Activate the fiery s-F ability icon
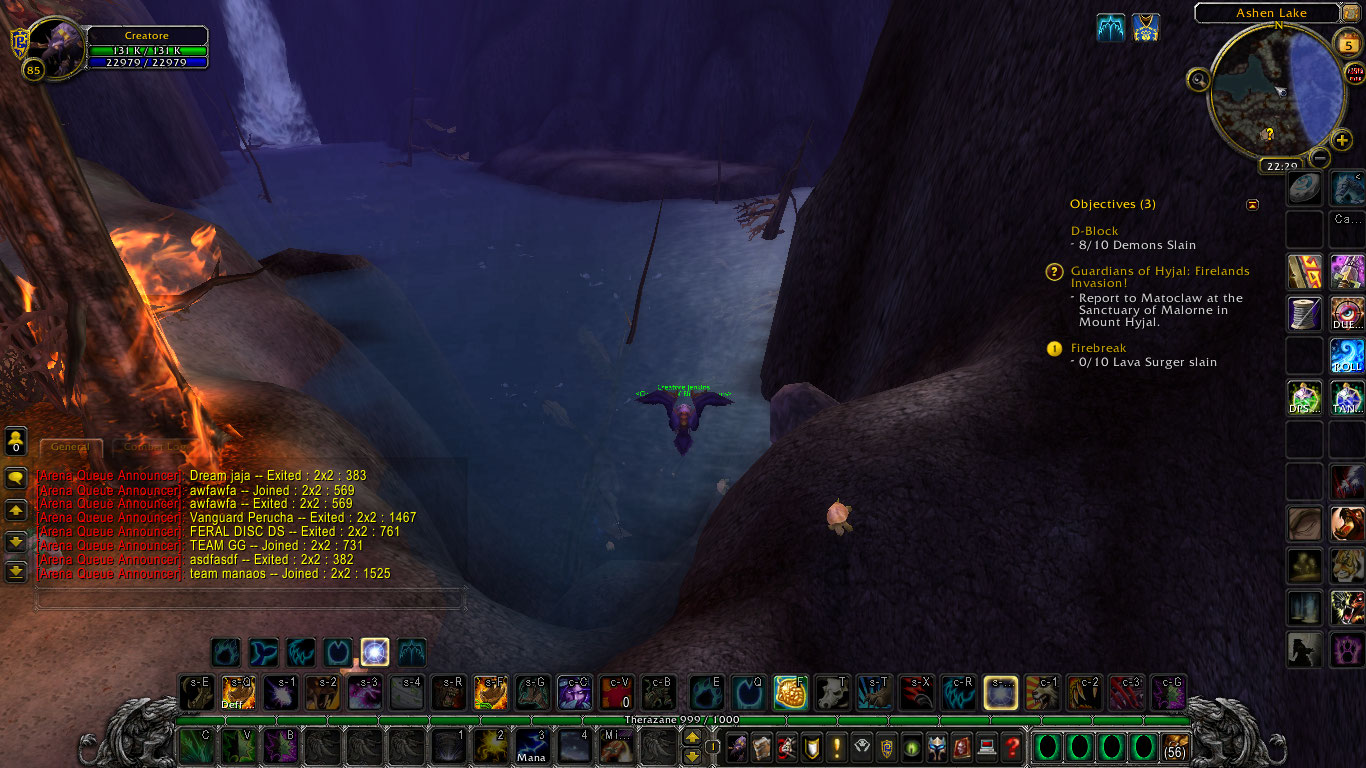The image size is (1366, 768). 490,692
